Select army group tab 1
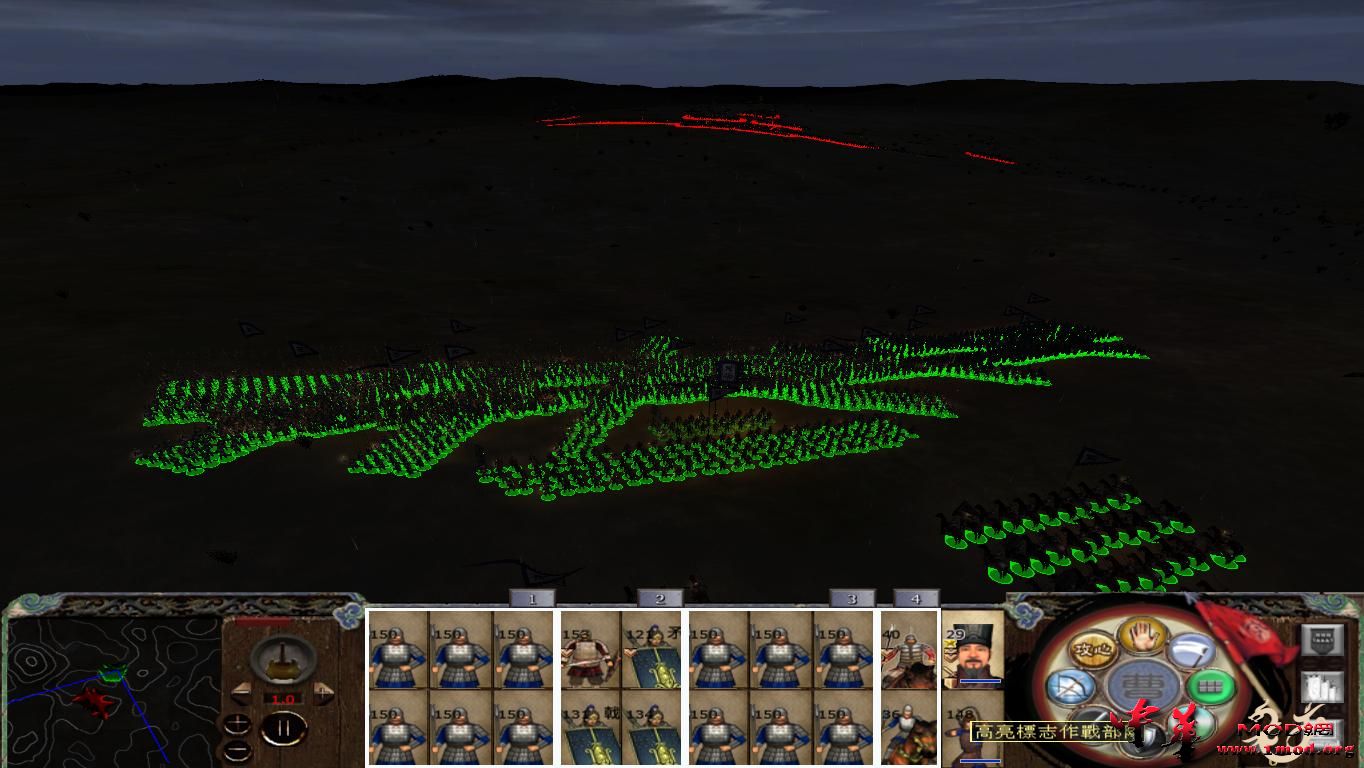This screenshot has width=1364, height=768. [532, 597]
